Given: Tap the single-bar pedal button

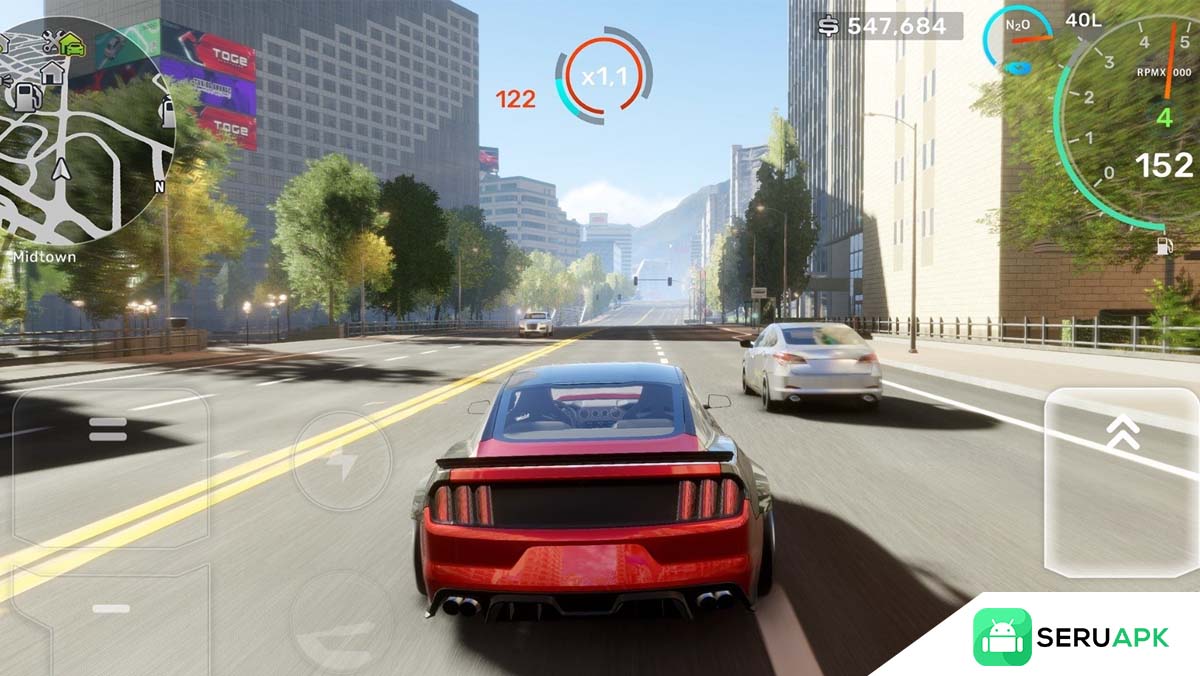Looking at the screenshot, I should click(110, 609).
